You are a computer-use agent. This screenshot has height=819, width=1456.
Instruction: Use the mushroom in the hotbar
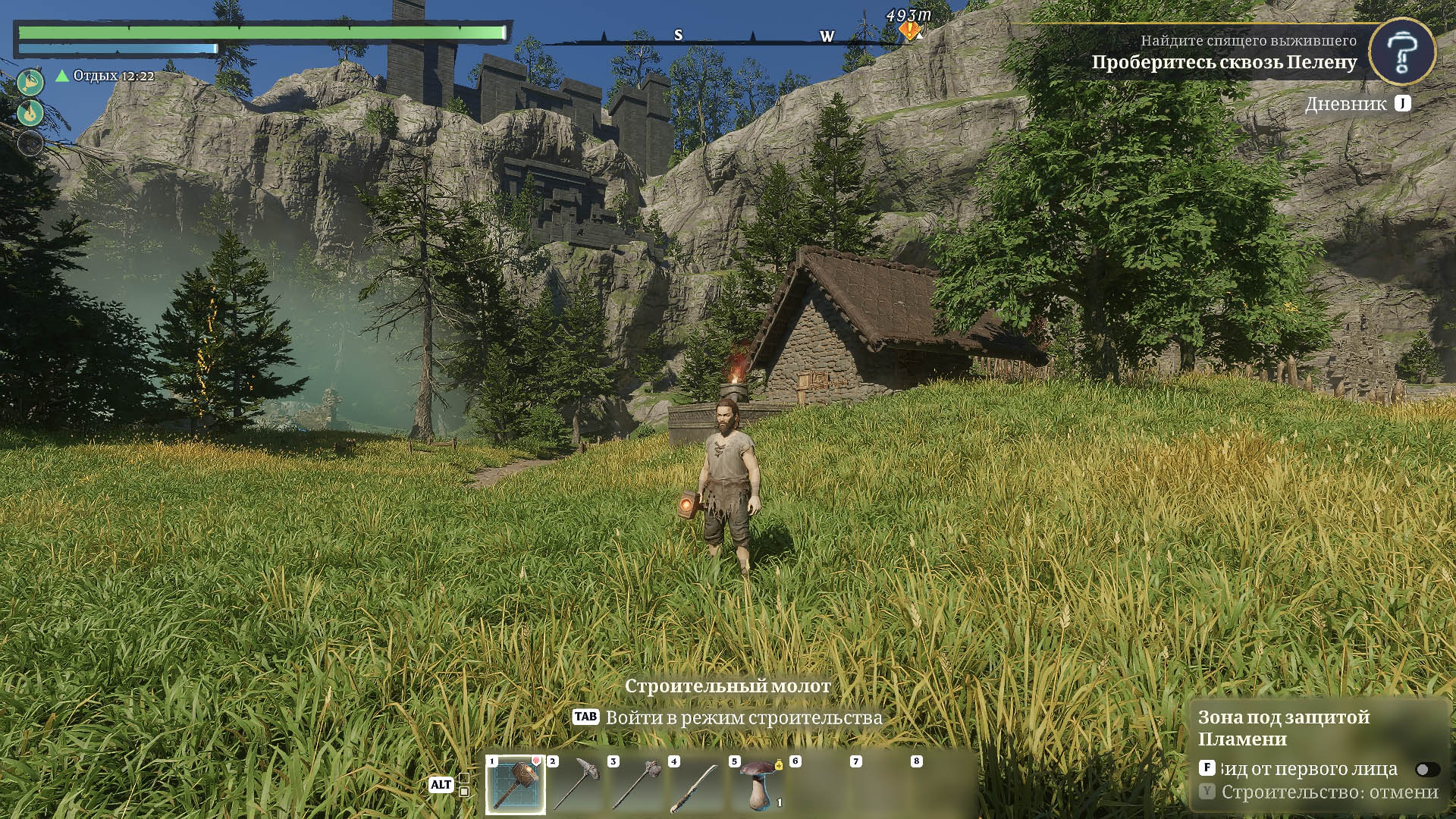pos(758,785)
